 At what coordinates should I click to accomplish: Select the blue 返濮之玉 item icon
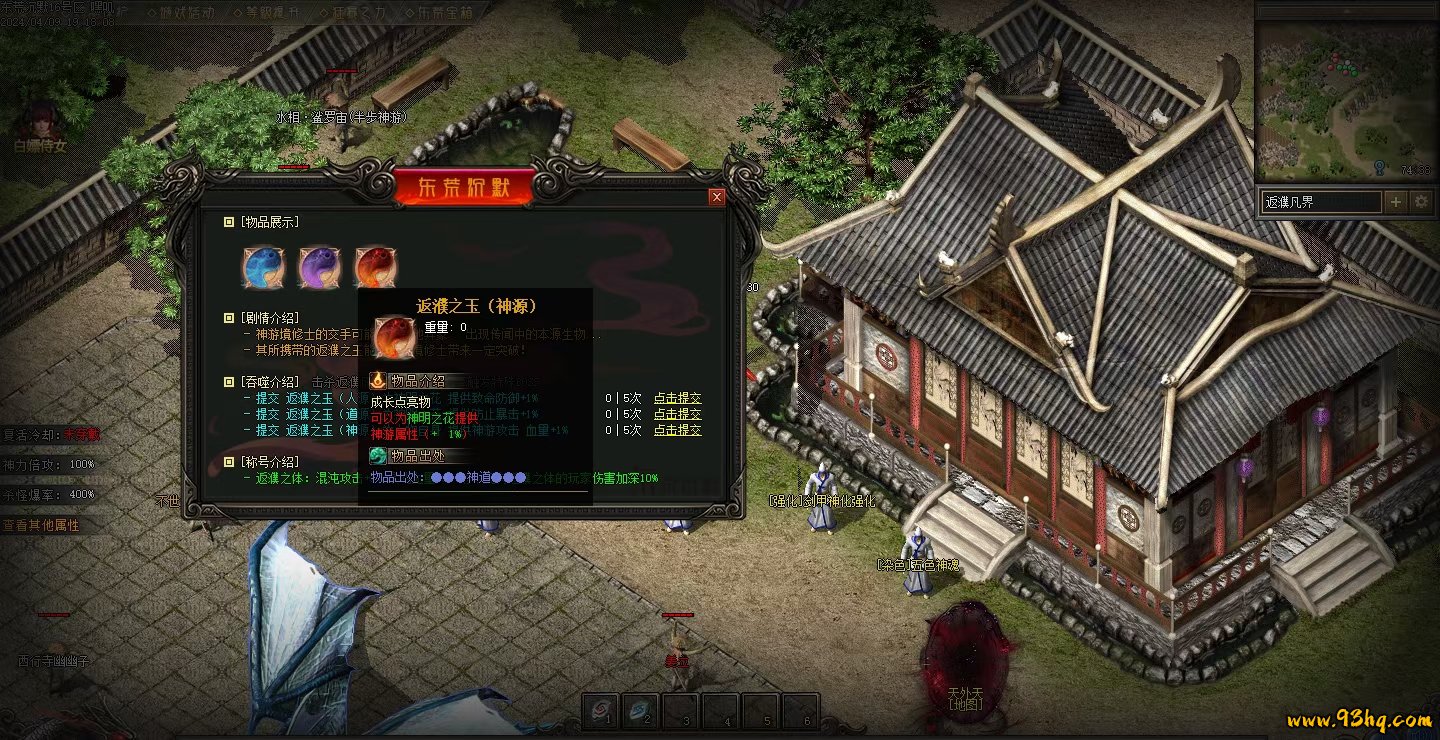[x=264, y=267]
